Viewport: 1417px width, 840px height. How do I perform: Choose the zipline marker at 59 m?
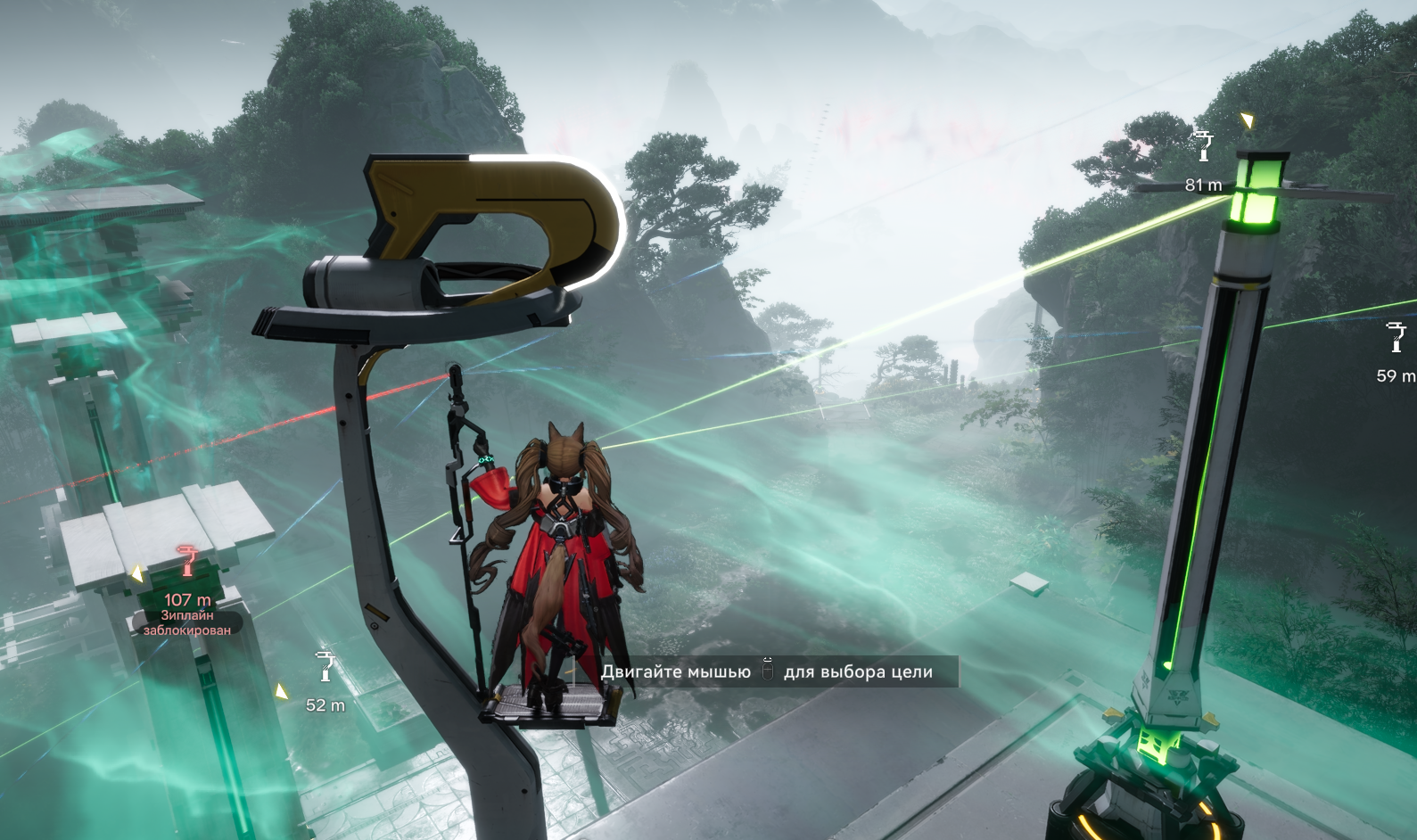(1396, 338)
